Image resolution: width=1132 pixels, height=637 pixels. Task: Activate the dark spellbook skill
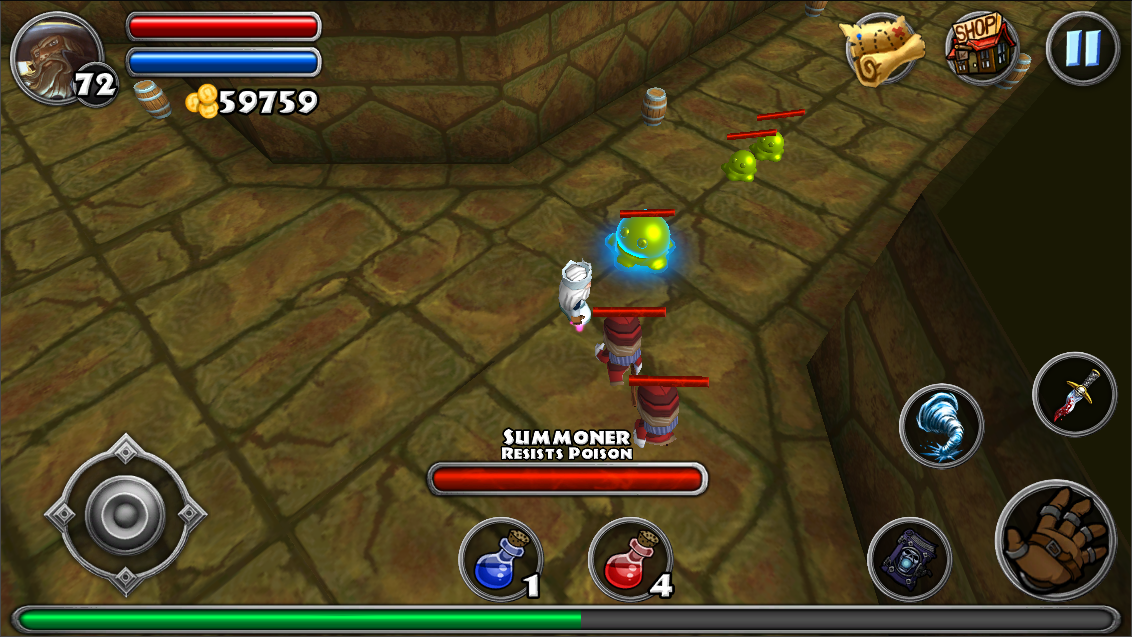pyautogui.click(x=908, y=559)
